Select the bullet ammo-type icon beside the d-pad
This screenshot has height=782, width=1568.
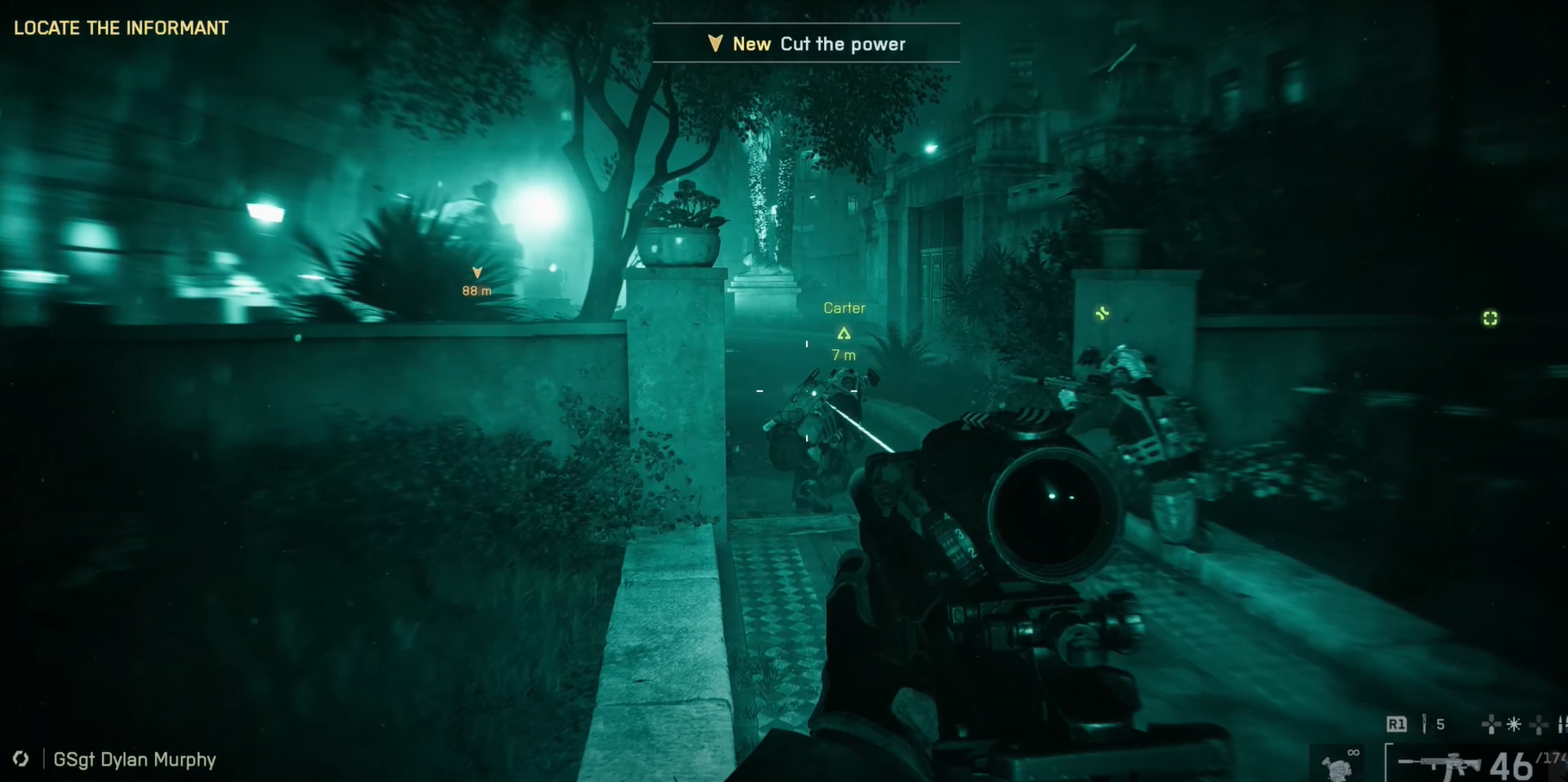(x=1560, y=723)
